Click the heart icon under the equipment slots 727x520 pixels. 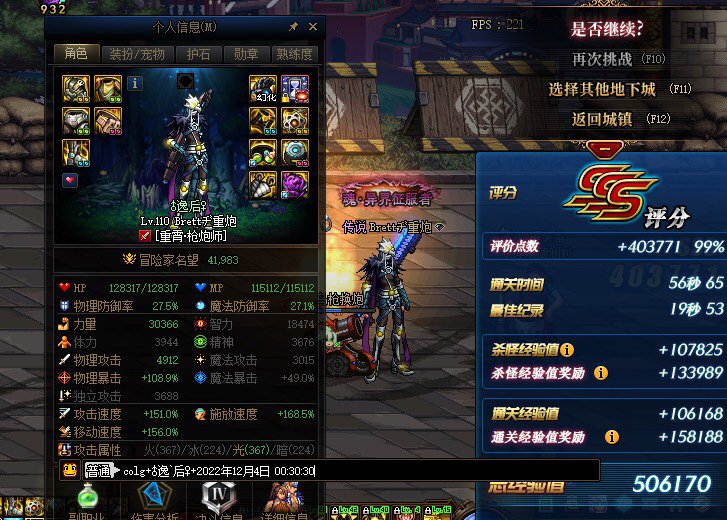[70, 181]
